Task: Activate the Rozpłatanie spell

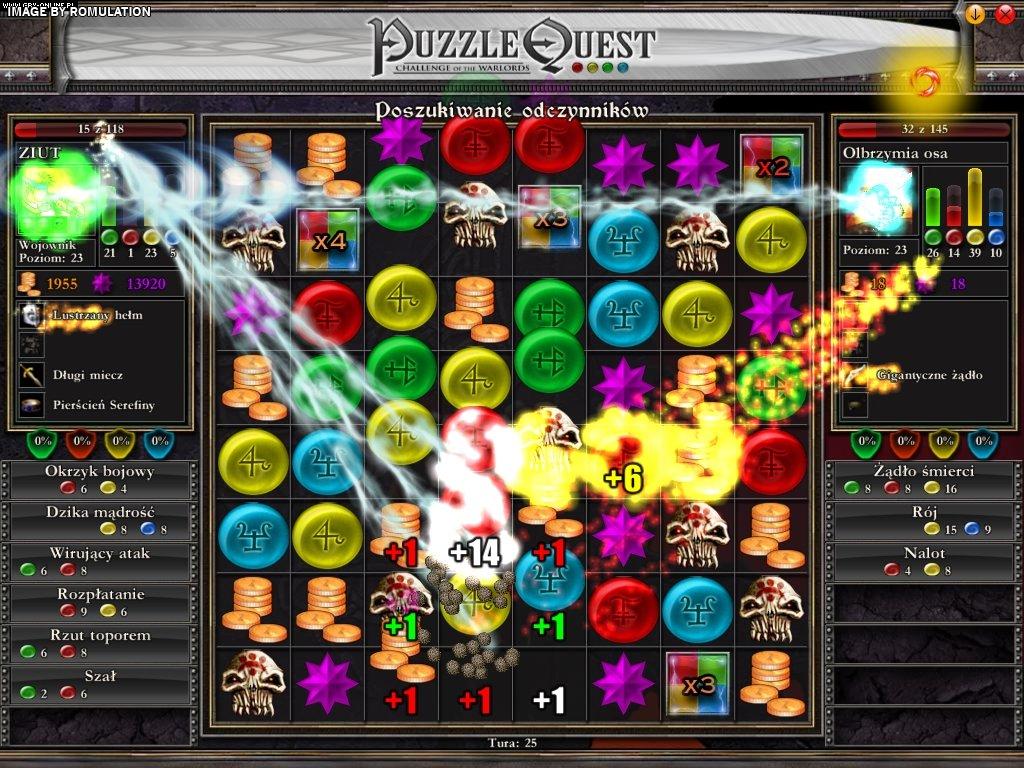Action: 100,602
